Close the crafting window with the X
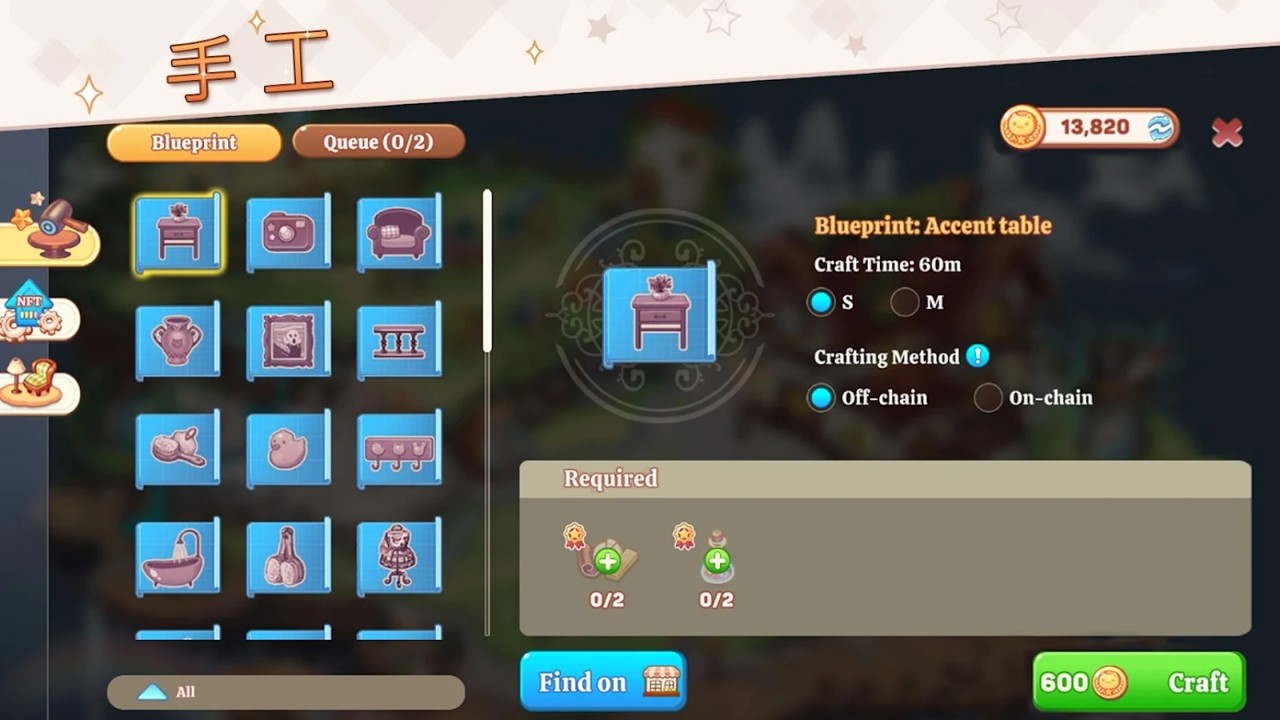The height and width of the screenshot is (720, 1280). tap(1226, 132)
